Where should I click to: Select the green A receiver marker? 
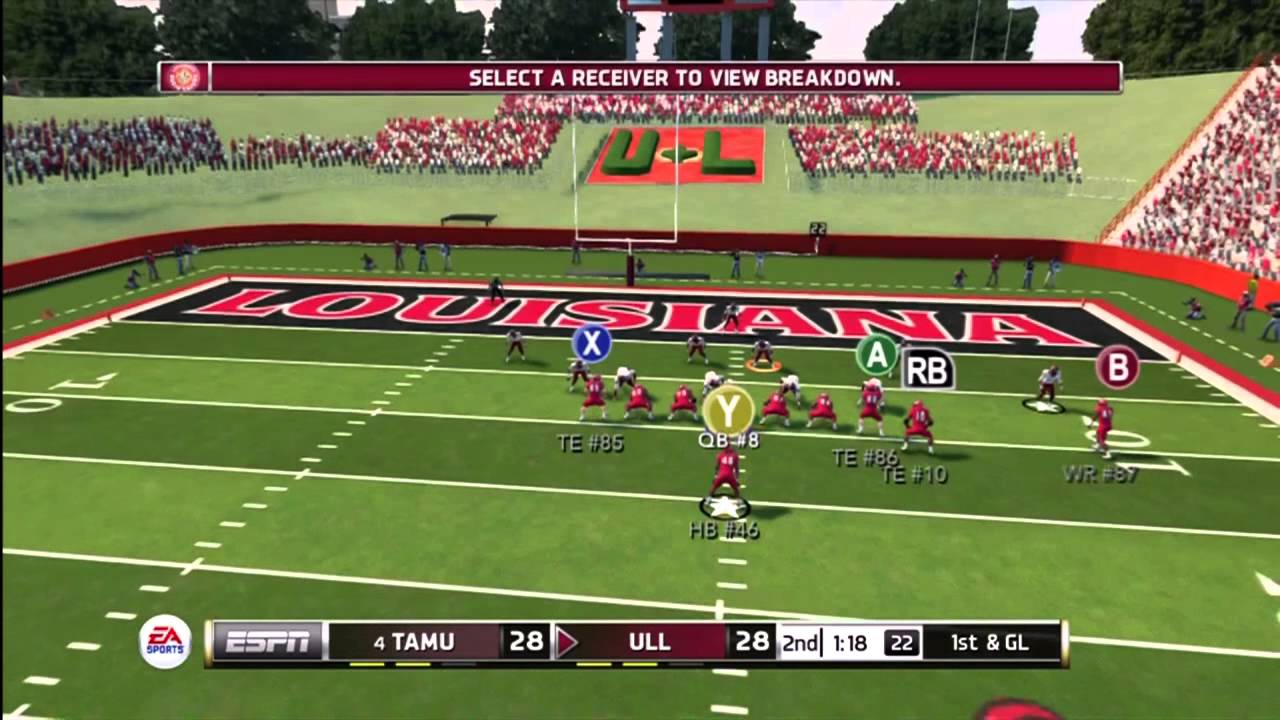(877, 354)
